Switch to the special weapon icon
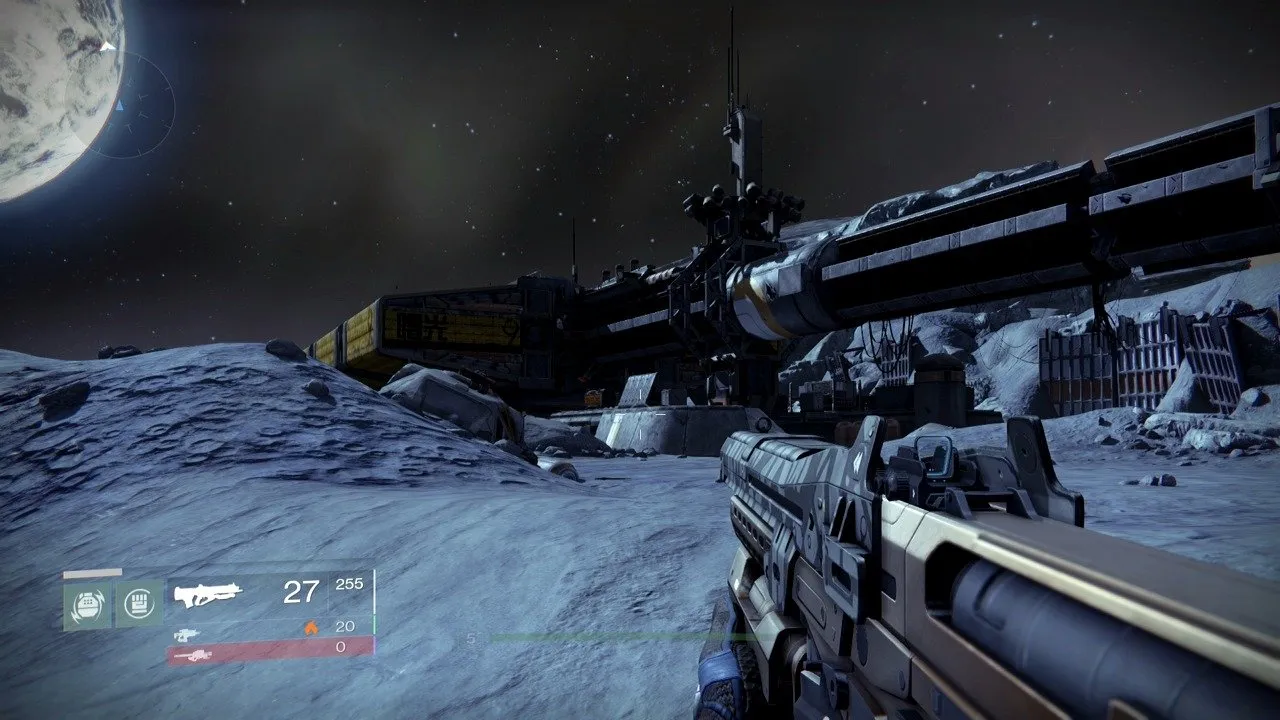The width and height of the screenshot is (1280, 720). click(187, 634)
